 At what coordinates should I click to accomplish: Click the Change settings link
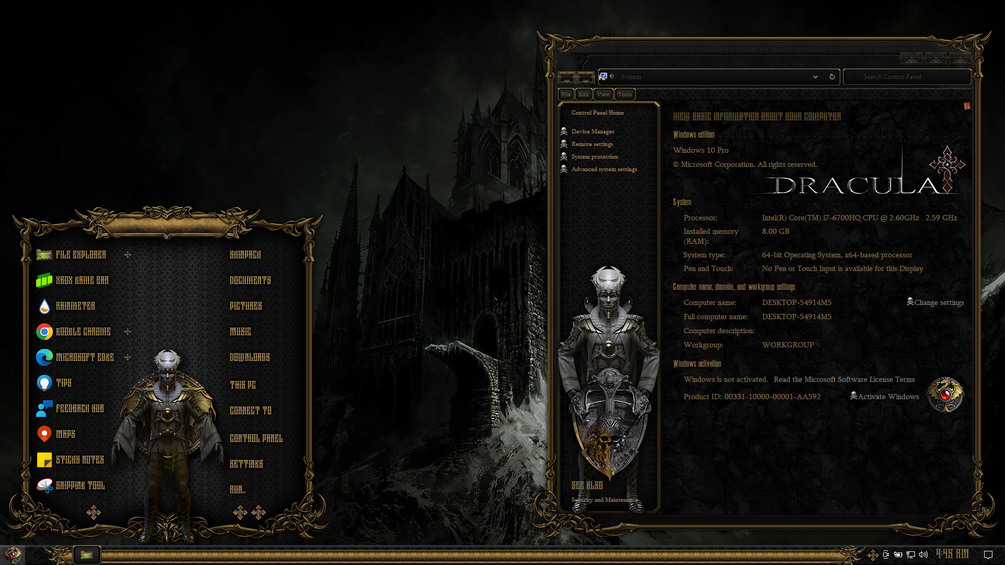point(938,303)
